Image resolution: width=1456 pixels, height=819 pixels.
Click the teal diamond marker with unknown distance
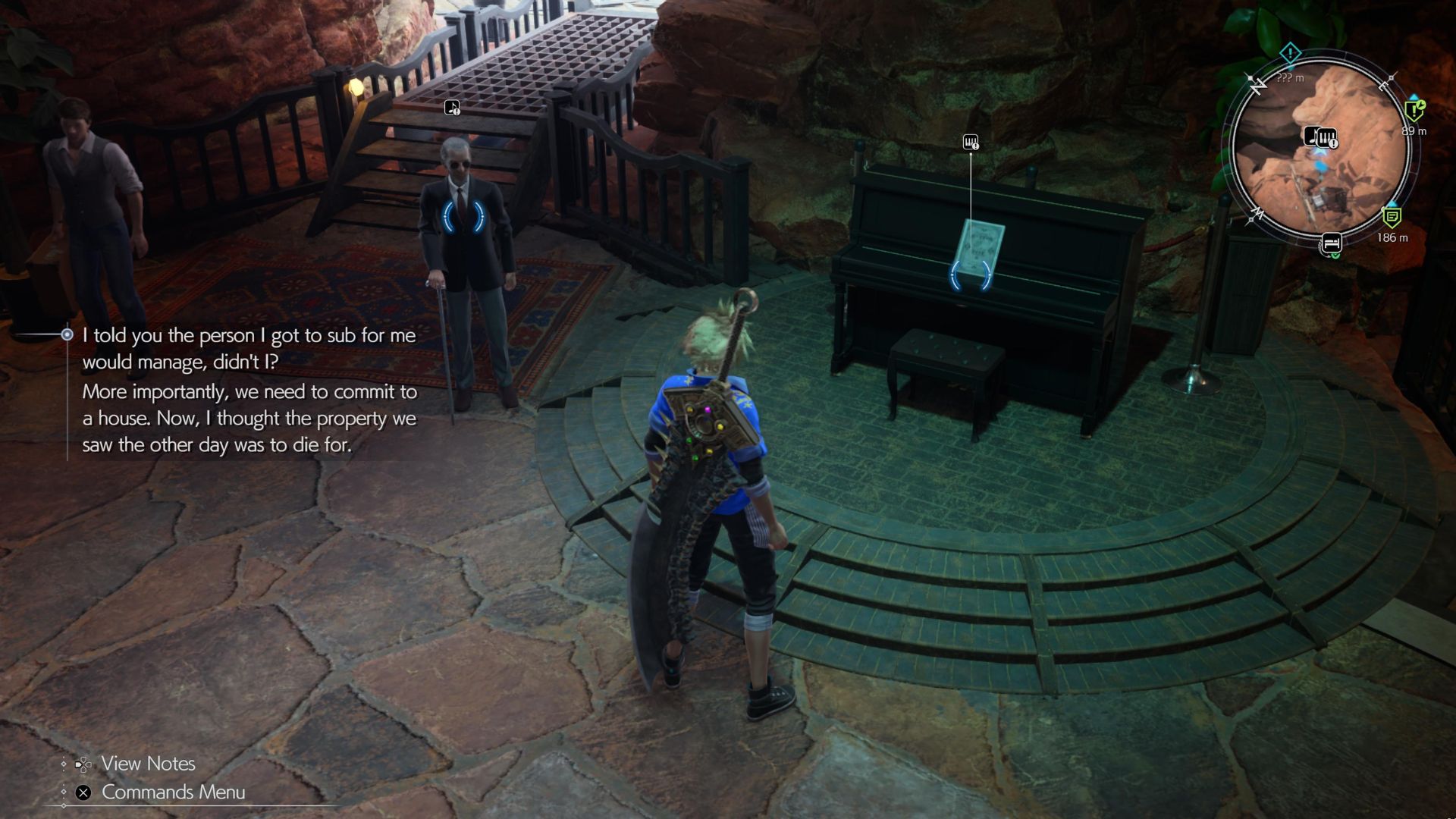1290,53
